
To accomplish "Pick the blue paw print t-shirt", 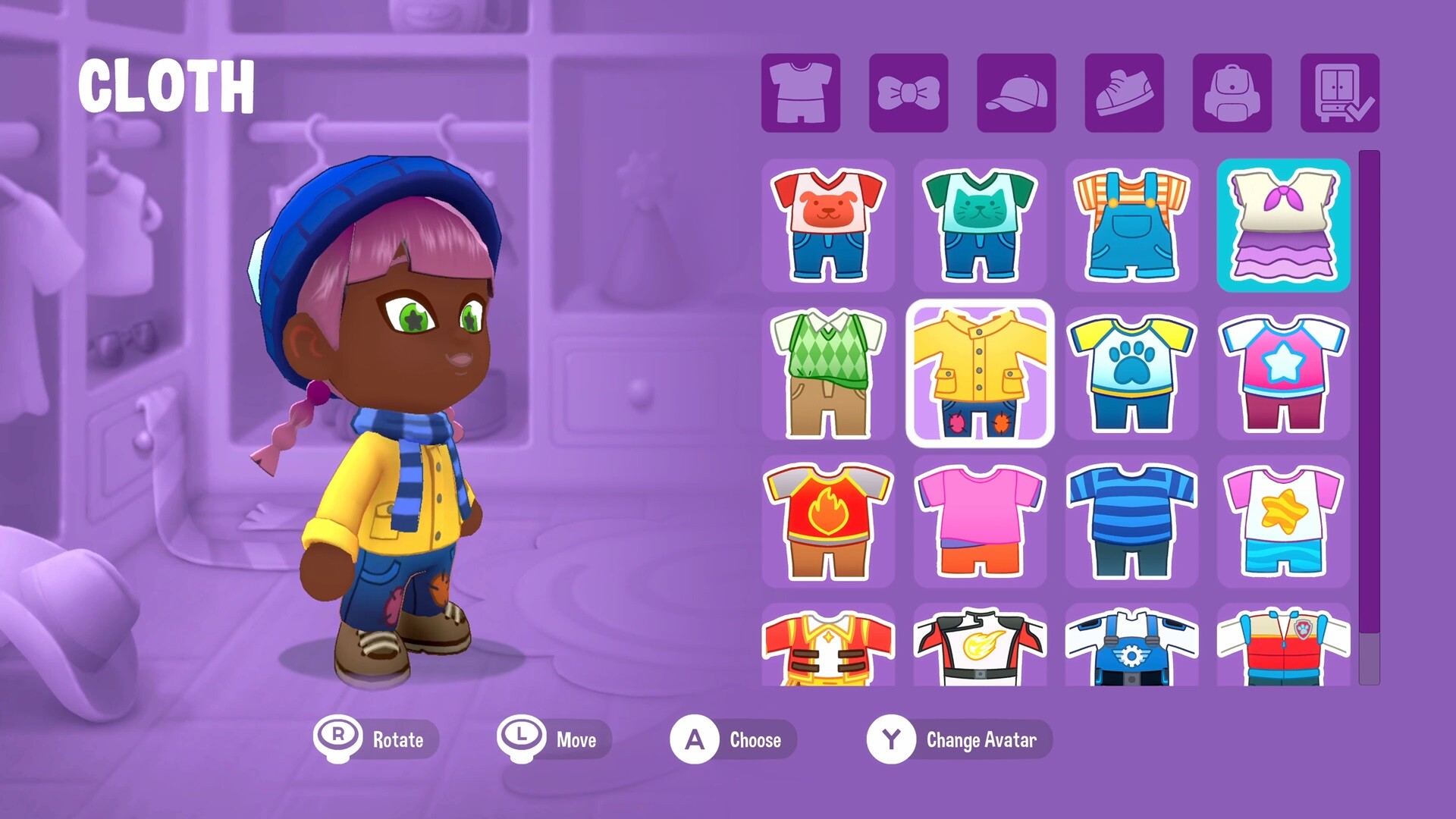I will 1131,373.
